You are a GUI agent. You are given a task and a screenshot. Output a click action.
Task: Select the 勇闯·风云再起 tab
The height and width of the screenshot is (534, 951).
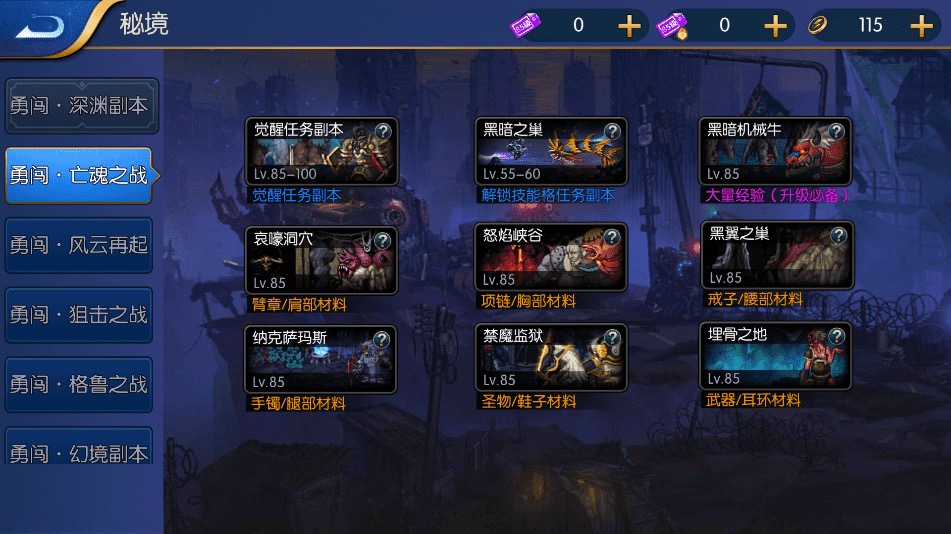point(79,245)
